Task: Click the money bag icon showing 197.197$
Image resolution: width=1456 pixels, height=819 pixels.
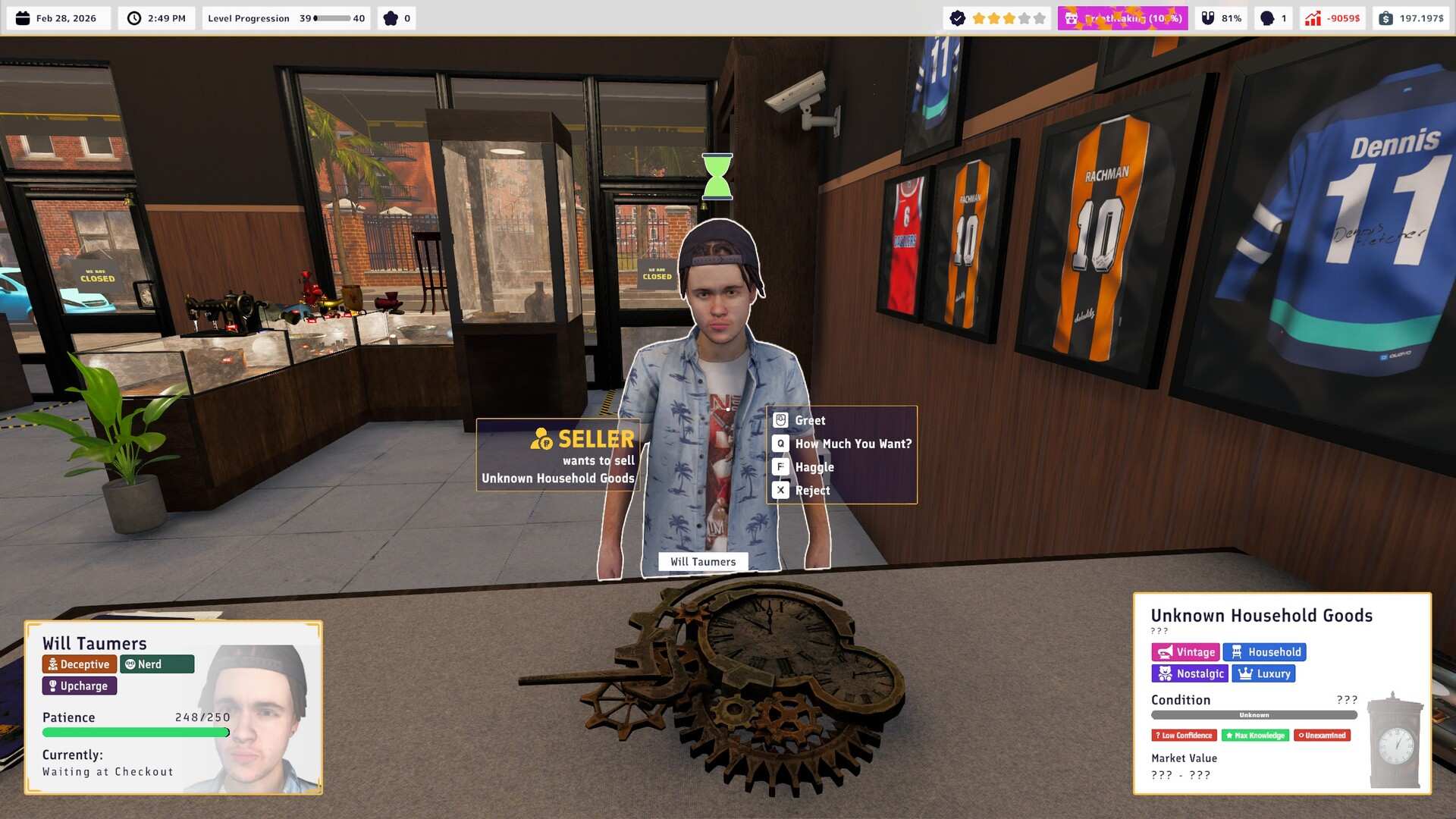Action: [x=1387, y=17]
